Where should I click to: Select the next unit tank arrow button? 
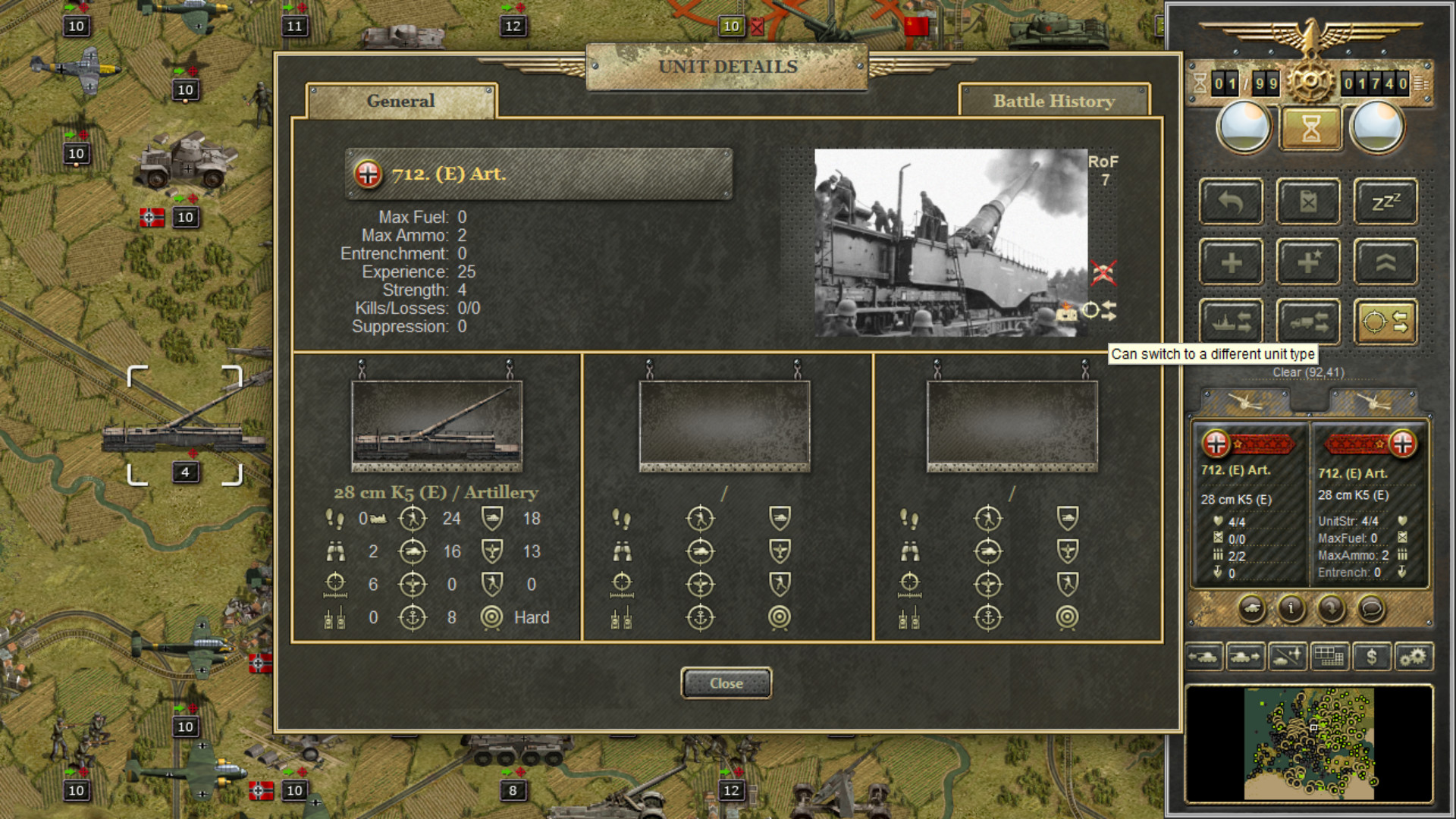[1244, 657]
